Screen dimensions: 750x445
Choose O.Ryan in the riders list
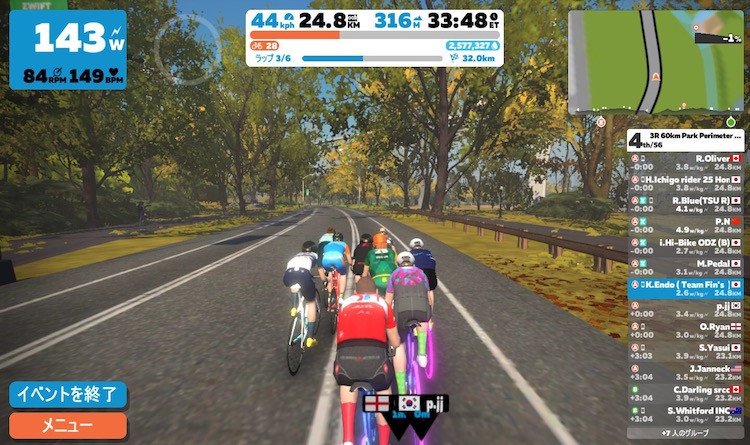coord(687,331)
